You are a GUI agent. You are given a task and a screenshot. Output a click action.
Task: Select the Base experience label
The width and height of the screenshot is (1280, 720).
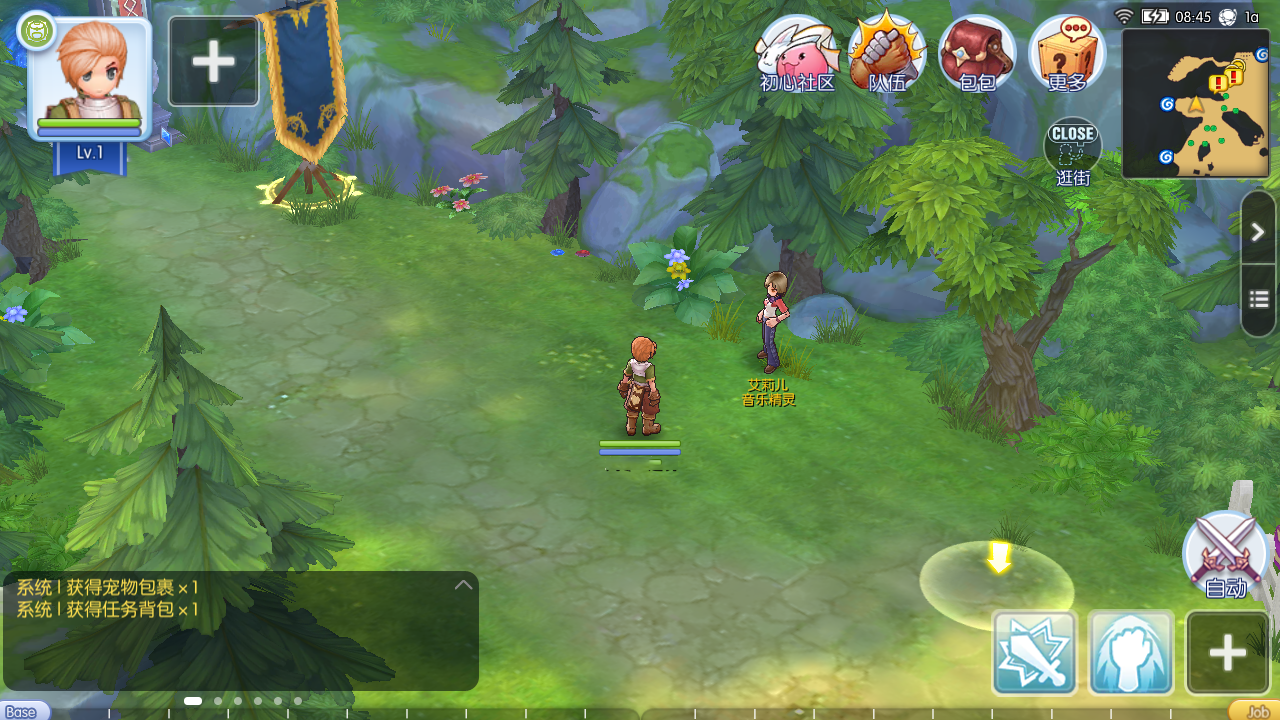tap(22, 712)
